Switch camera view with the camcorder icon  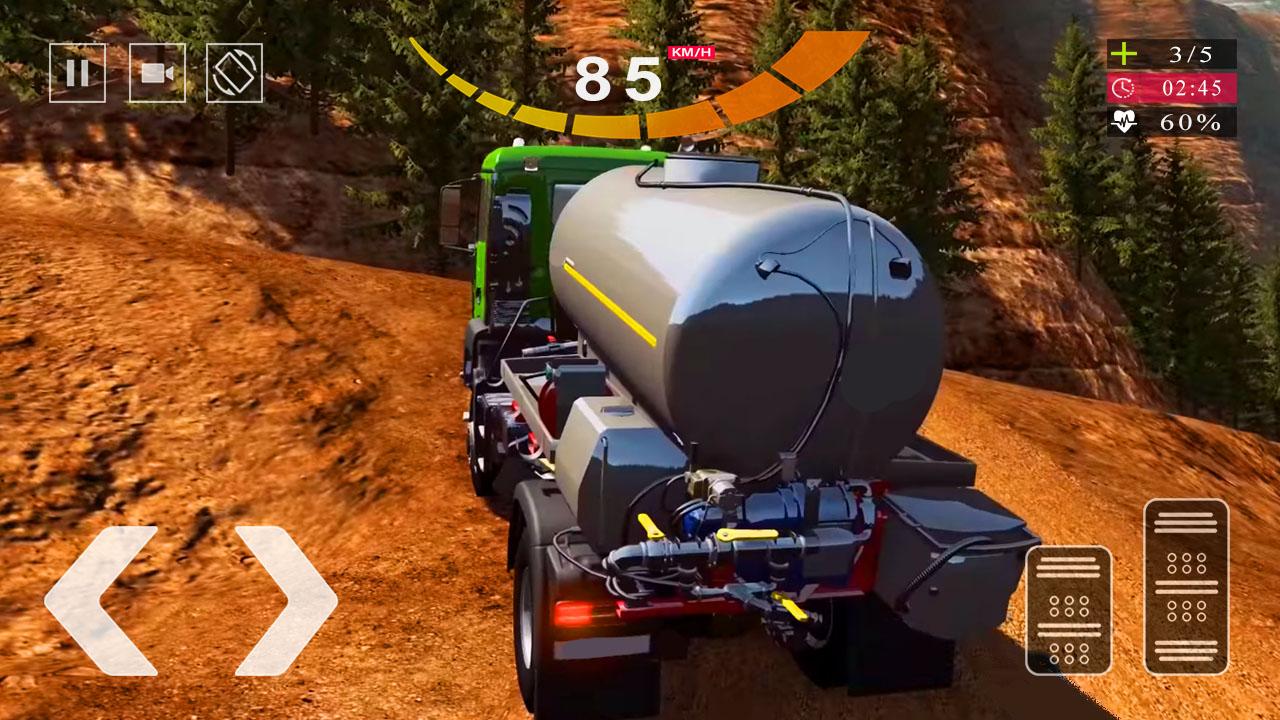(157, 72)
